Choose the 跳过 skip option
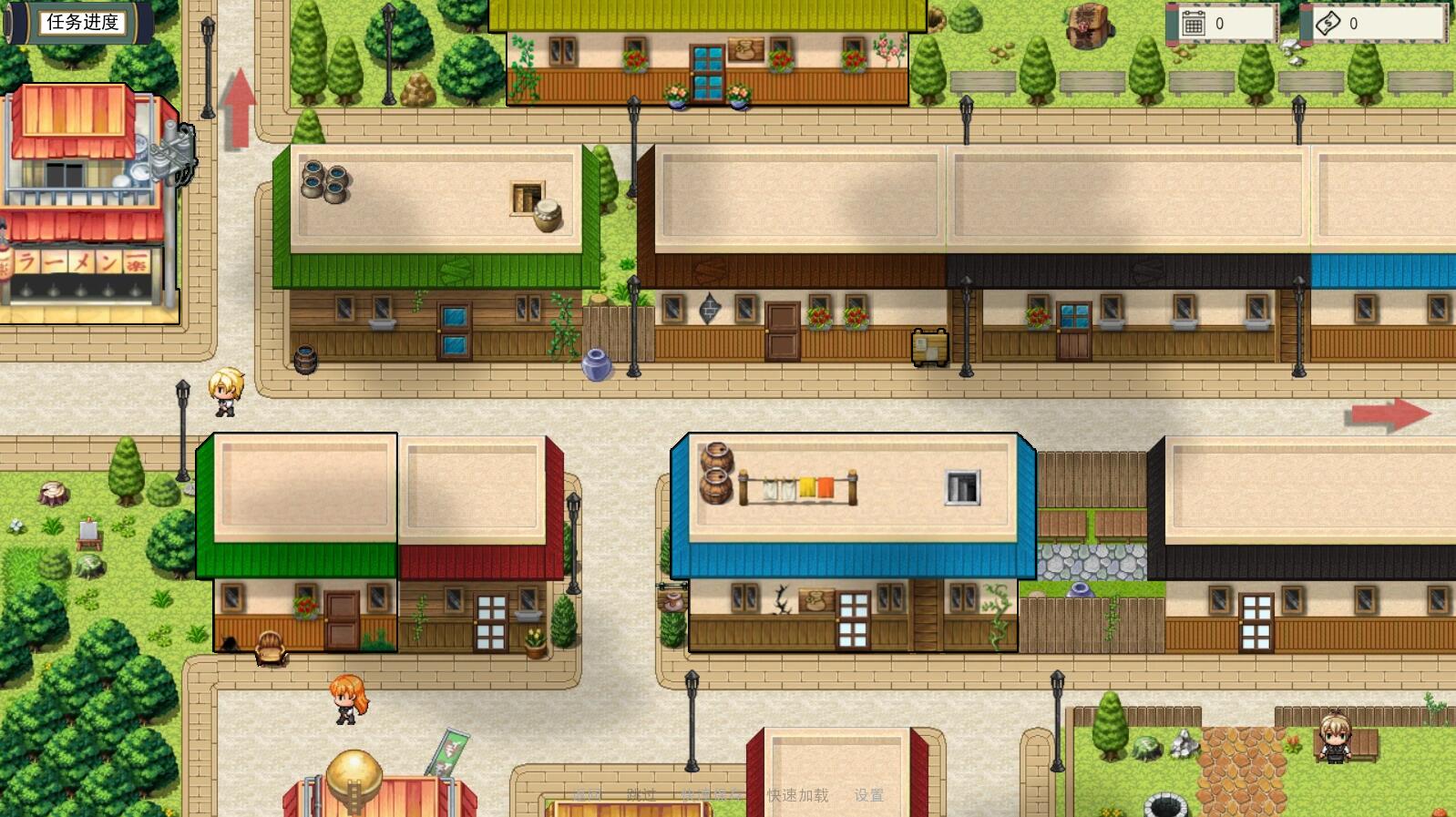 (641, 795)
